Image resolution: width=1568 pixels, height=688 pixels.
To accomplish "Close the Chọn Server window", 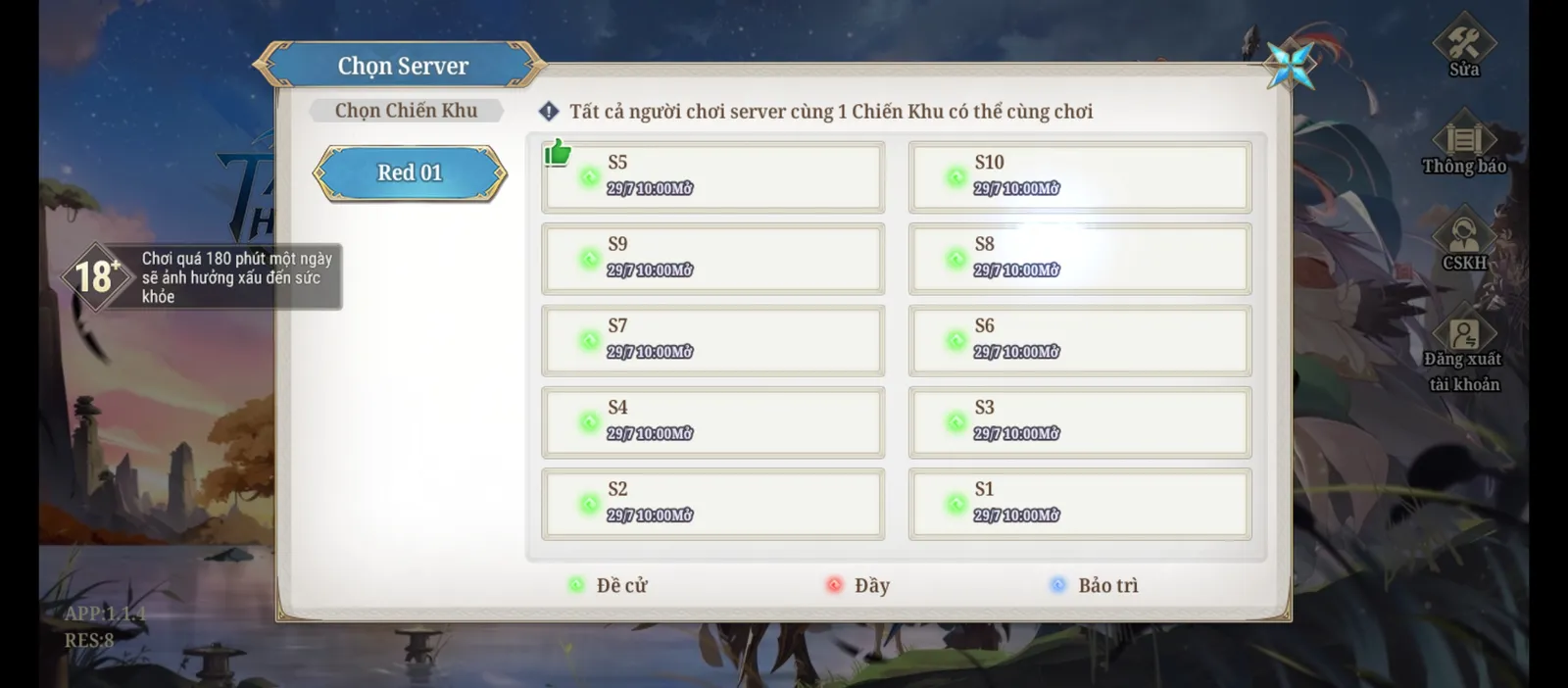I will click(x=1290, y=65).
